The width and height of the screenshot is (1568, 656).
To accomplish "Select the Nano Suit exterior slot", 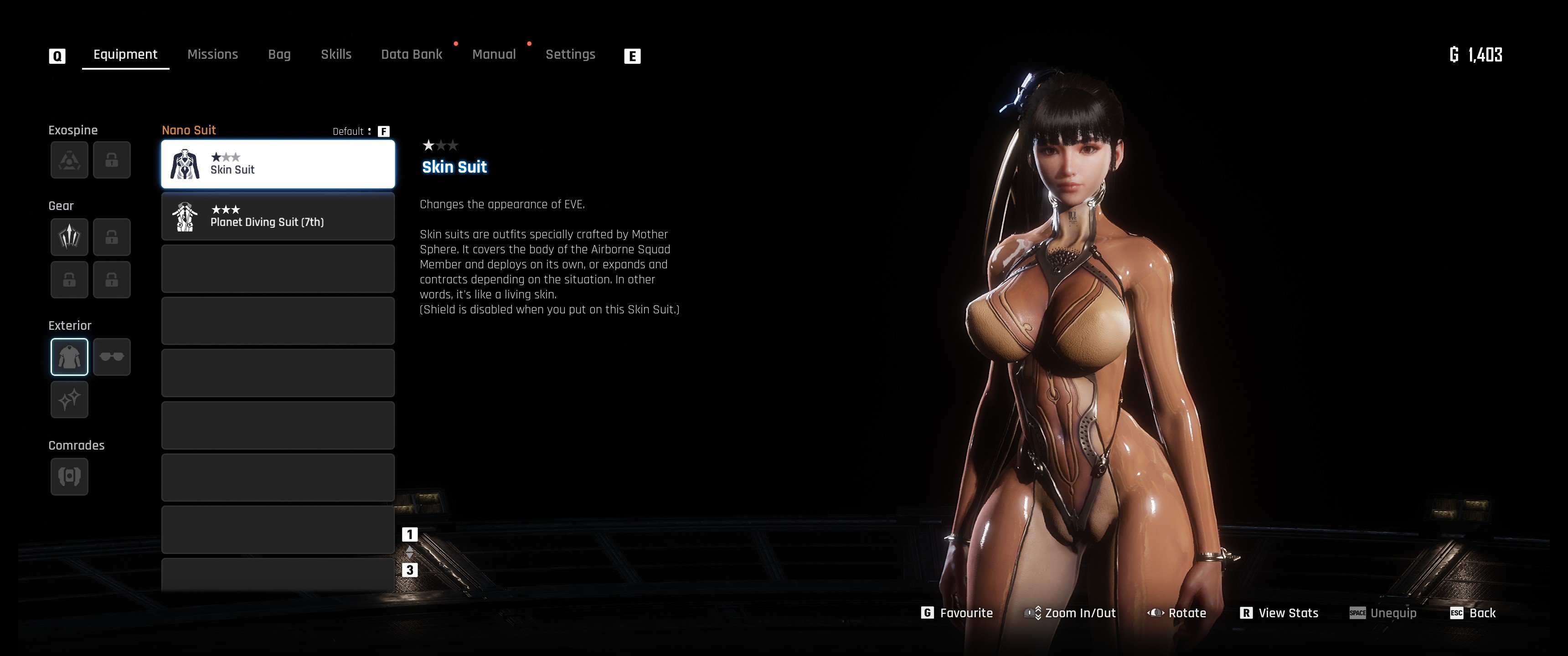I will coord(69,357).
